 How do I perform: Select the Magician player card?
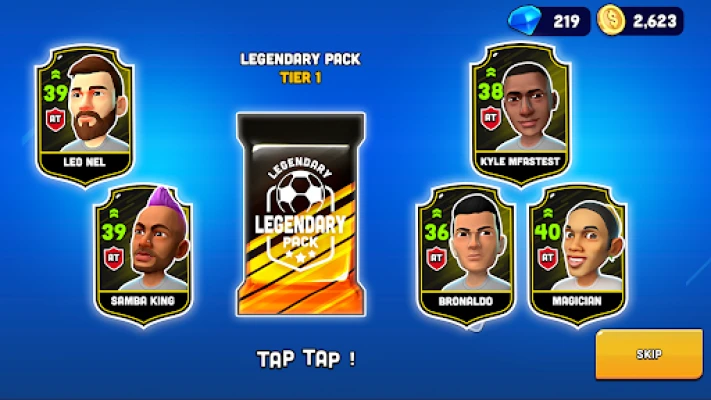(576, 253)
